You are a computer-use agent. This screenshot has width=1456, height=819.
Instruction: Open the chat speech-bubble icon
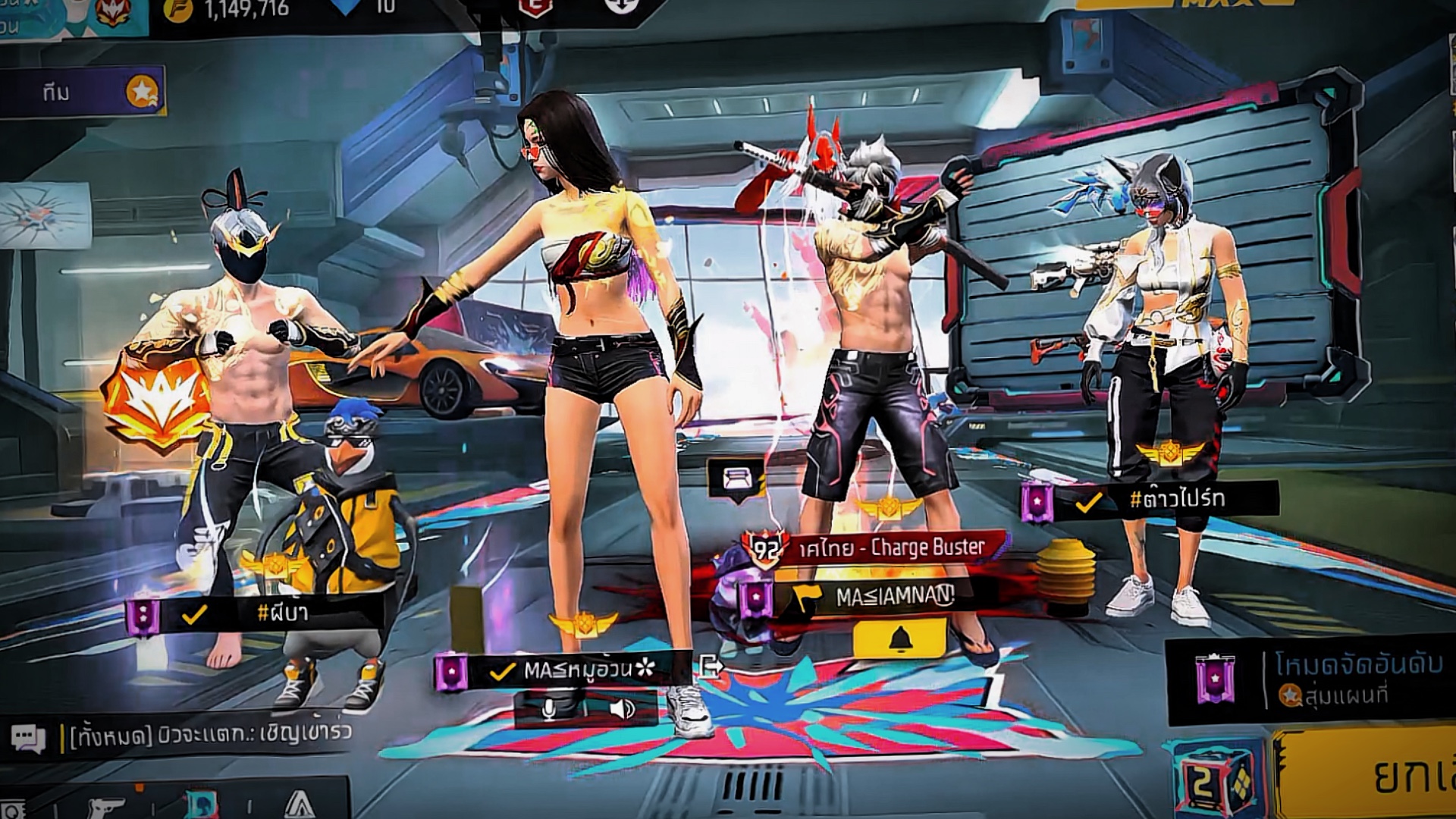click(x=28, y=738)
